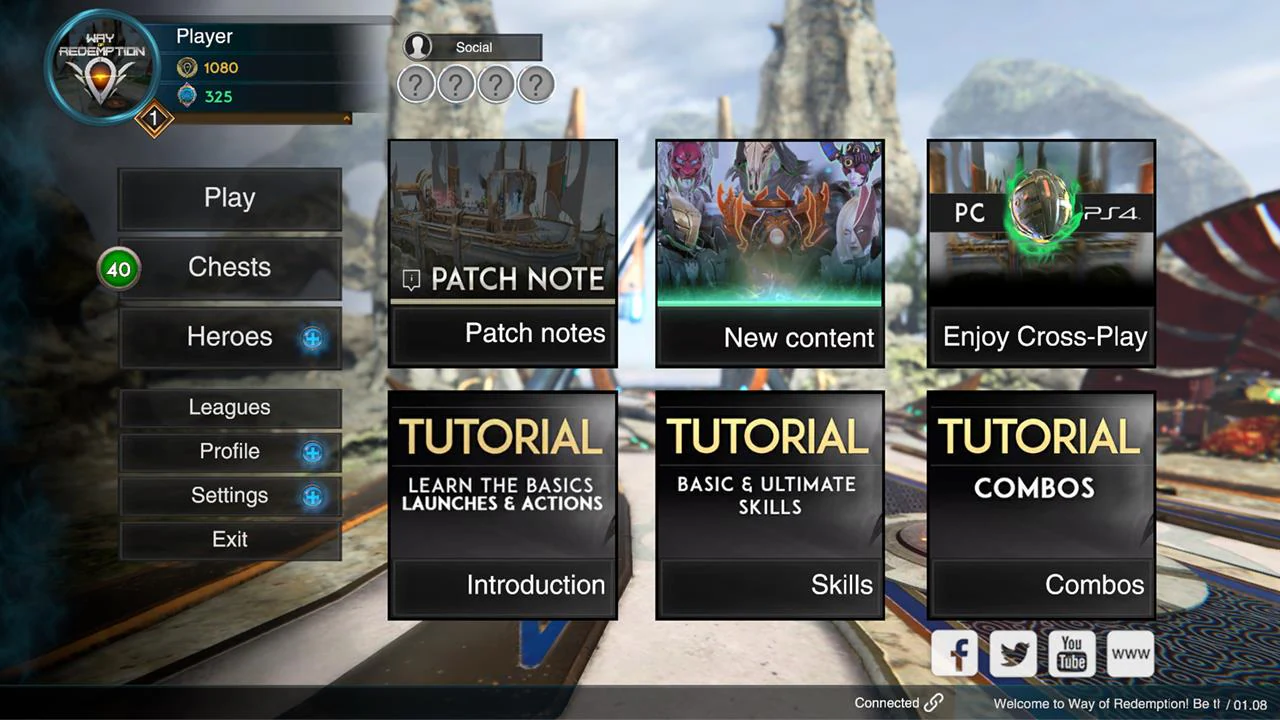Screen dimensions: 1280x720
Task: Click the blue notification icon beside Profile
Action: 312,452
